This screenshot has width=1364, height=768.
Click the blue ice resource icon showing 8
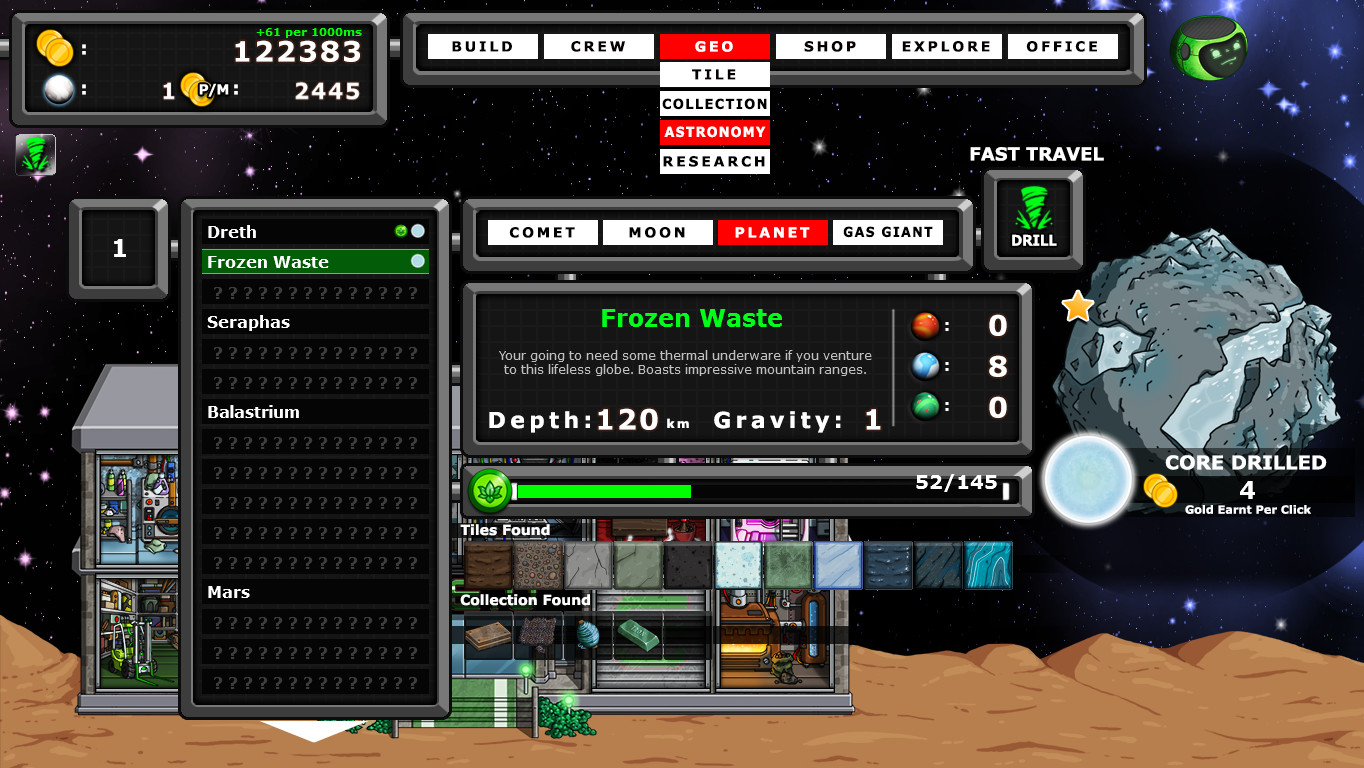(x=925, y=365)
